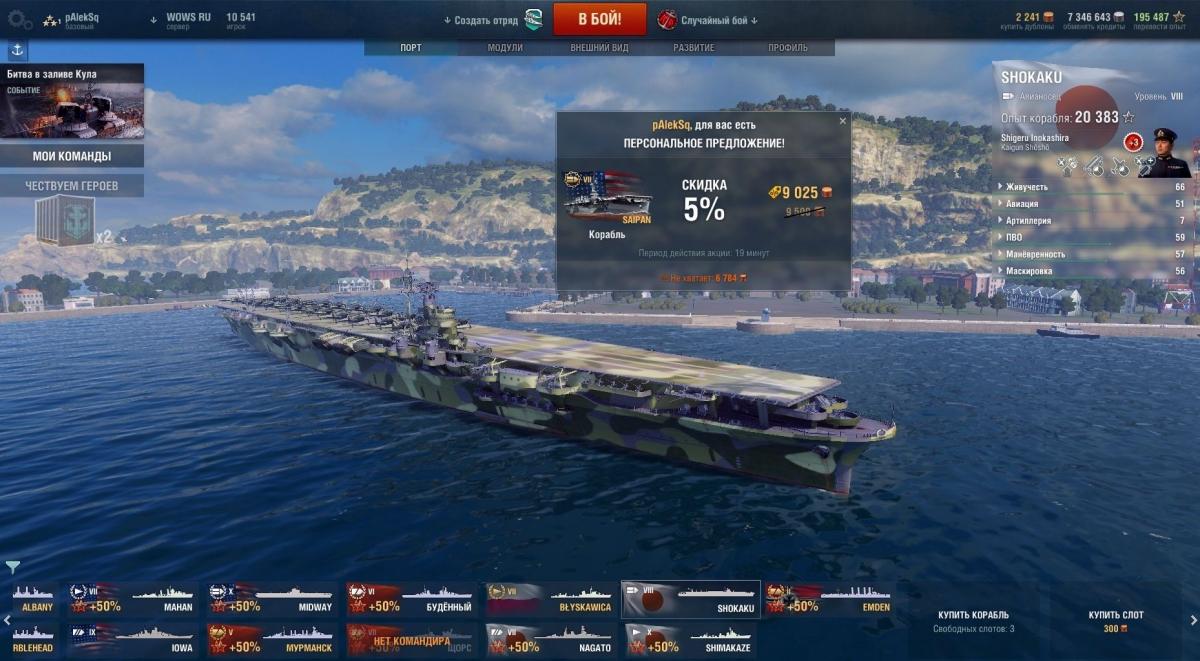Screen dimensions: 1200x661
Task: Open the Модули tab
Action: coord(505,48)
